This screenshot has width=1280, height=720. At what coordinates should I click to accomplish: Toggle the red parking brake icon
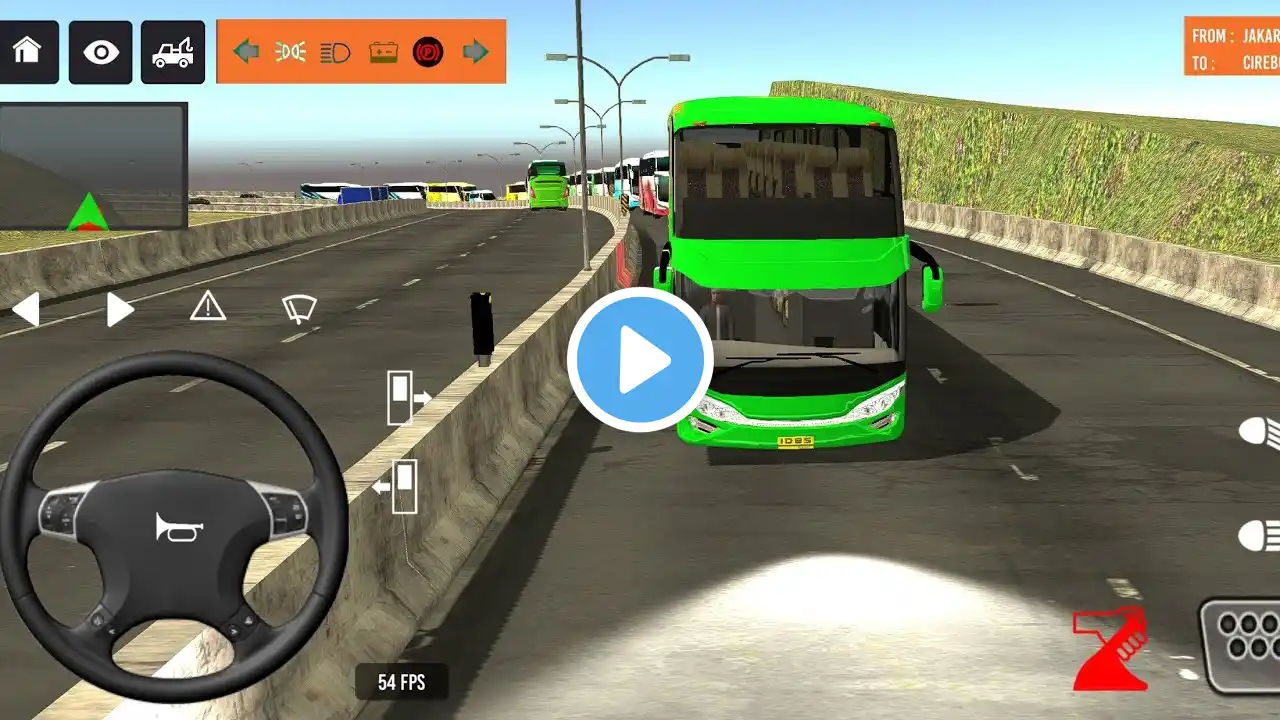point(428,51)
